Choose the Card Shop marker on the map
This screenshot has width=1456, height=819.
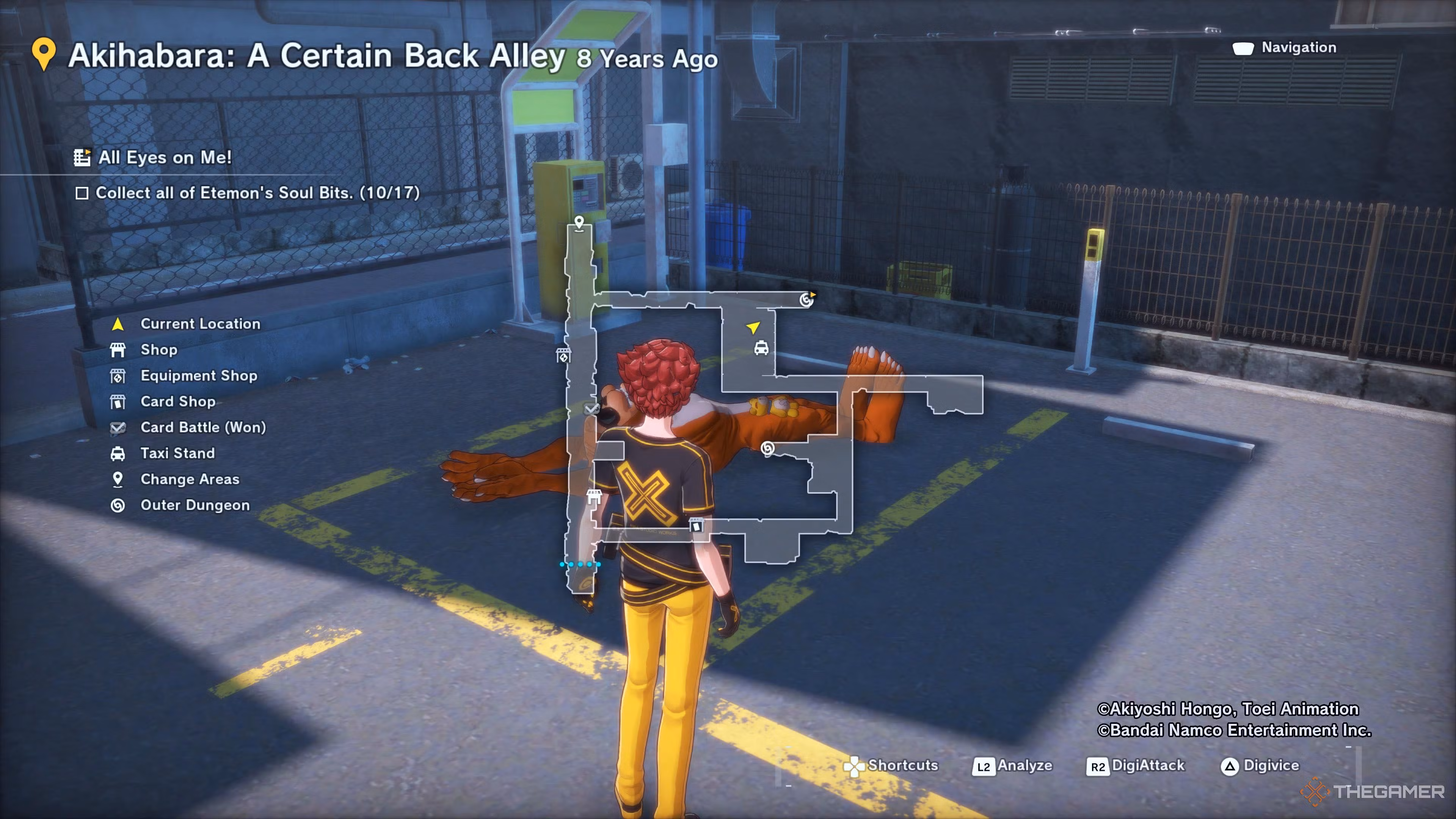(x=697, y=525)
